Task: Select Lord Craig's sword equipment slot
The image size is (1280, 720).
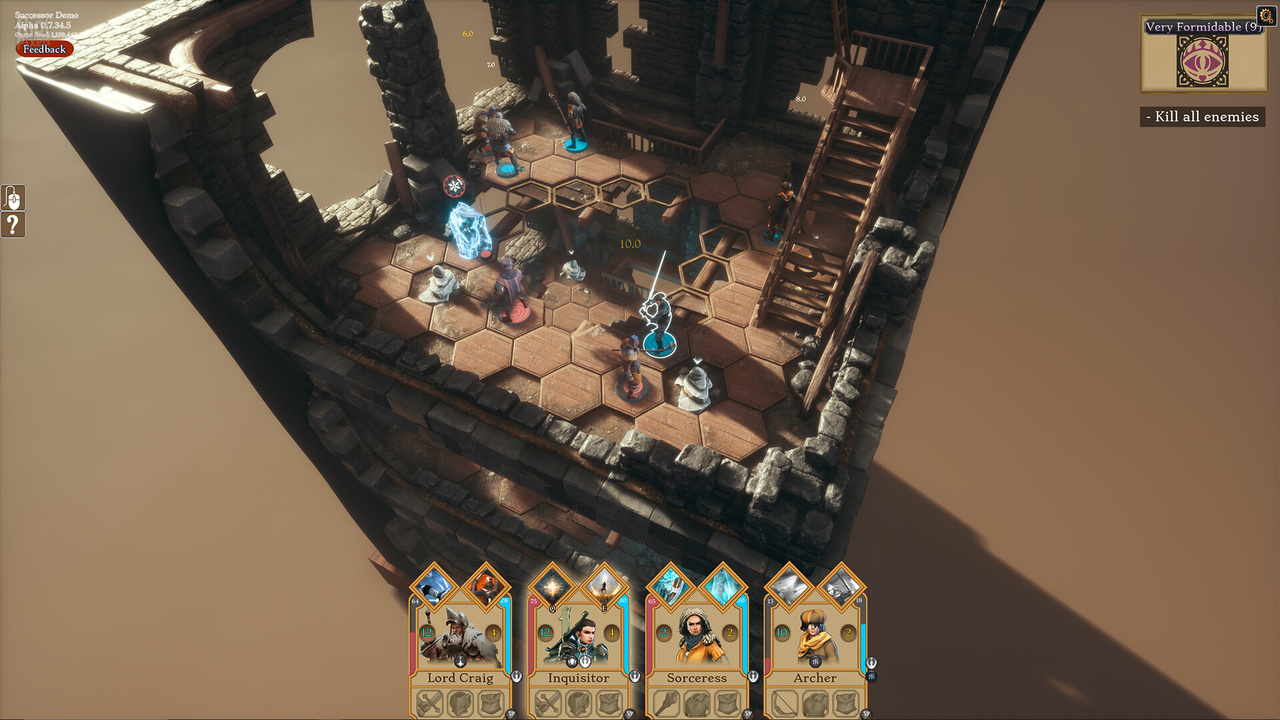Action: [431, 703]
